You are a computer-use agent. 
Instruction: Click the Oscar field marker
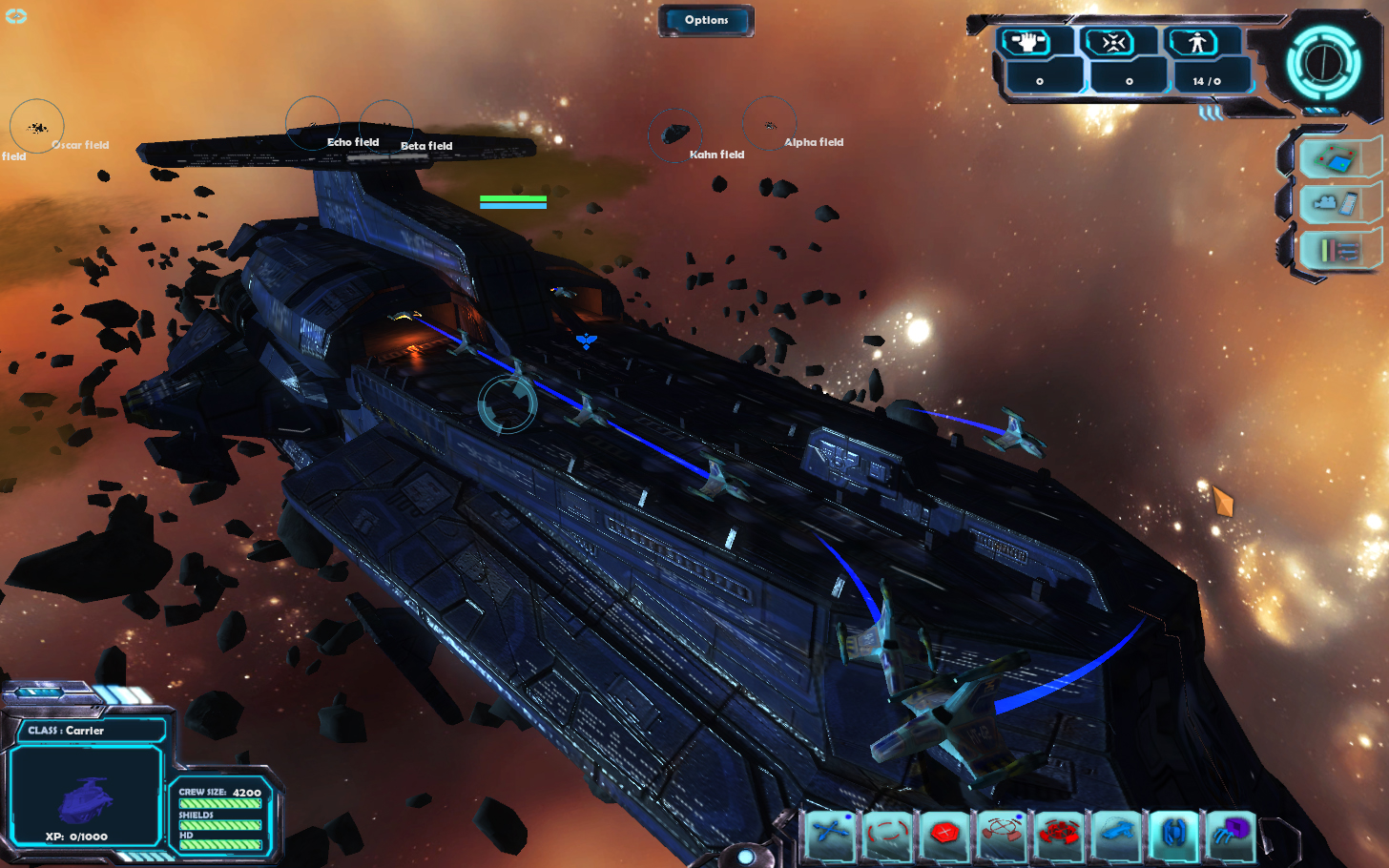point(37,127)
